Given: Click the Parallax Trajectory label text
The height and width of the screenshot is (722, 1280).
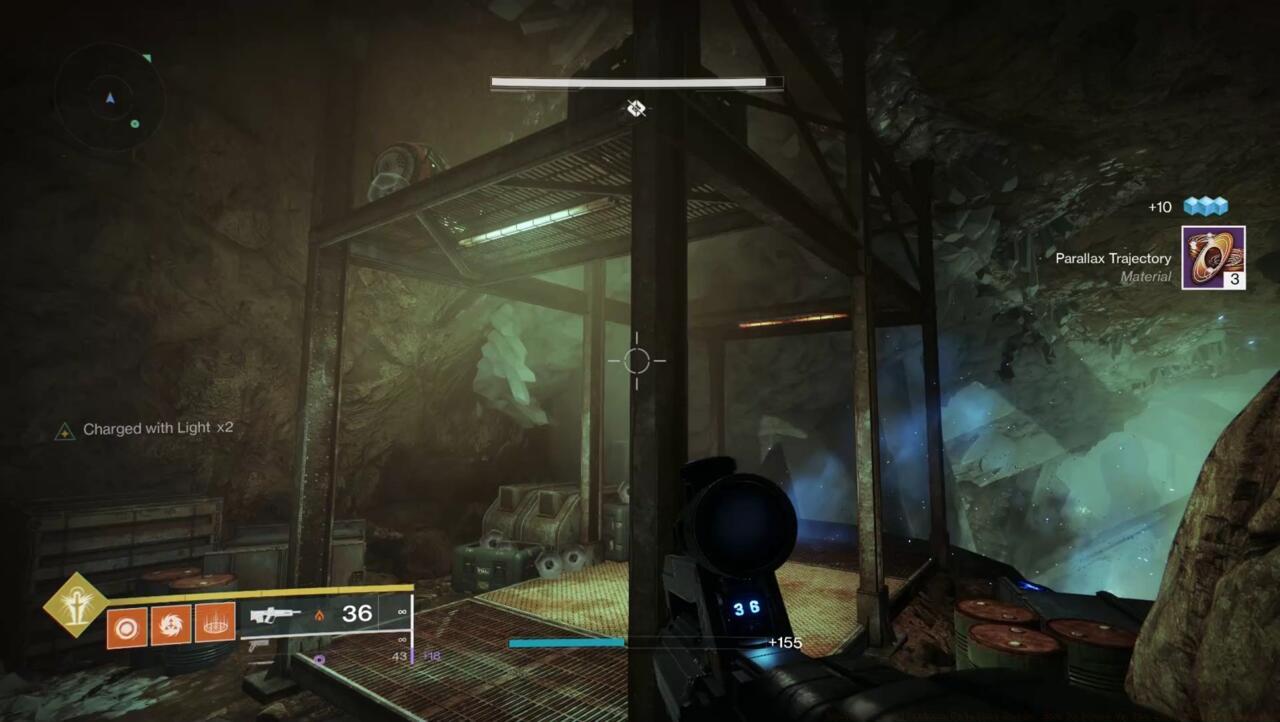Looking at the screenshot, I should click(x=1113, y=258).
